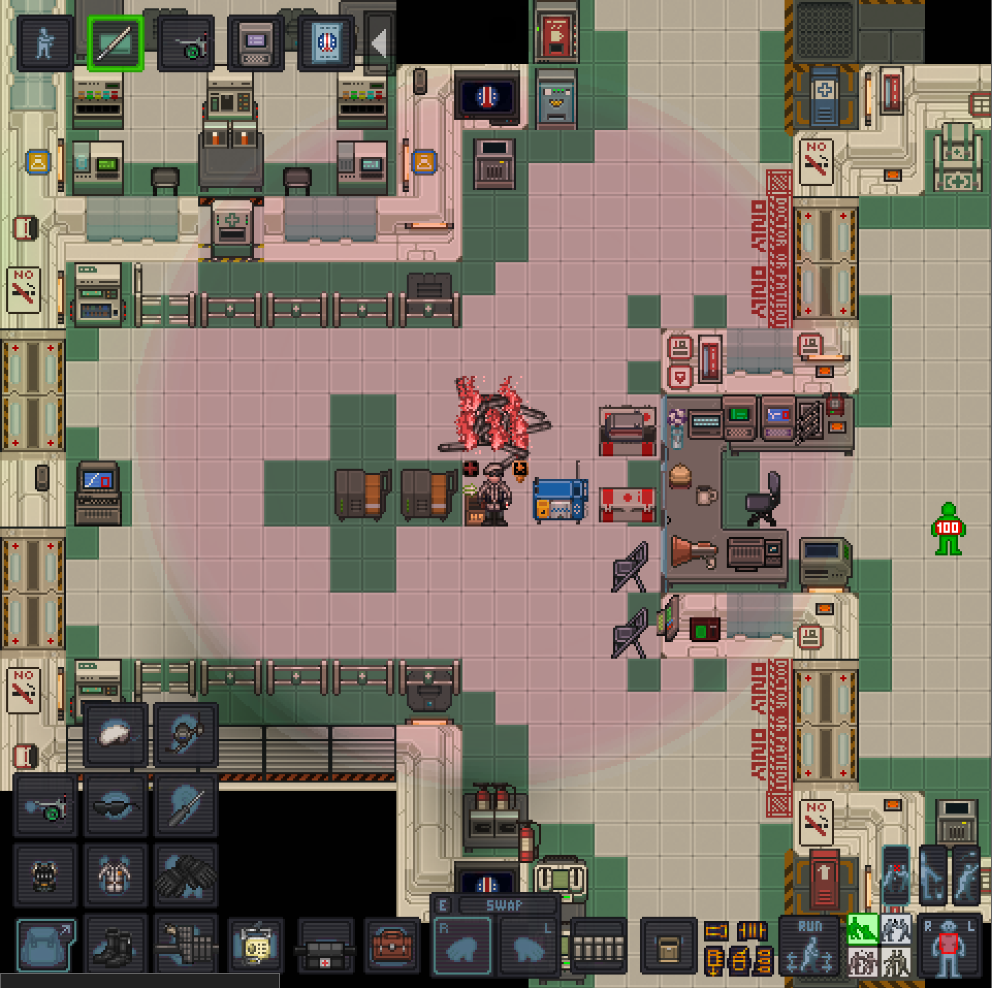Click the sunglasses eyewear slot

click(x=116, y=804)
